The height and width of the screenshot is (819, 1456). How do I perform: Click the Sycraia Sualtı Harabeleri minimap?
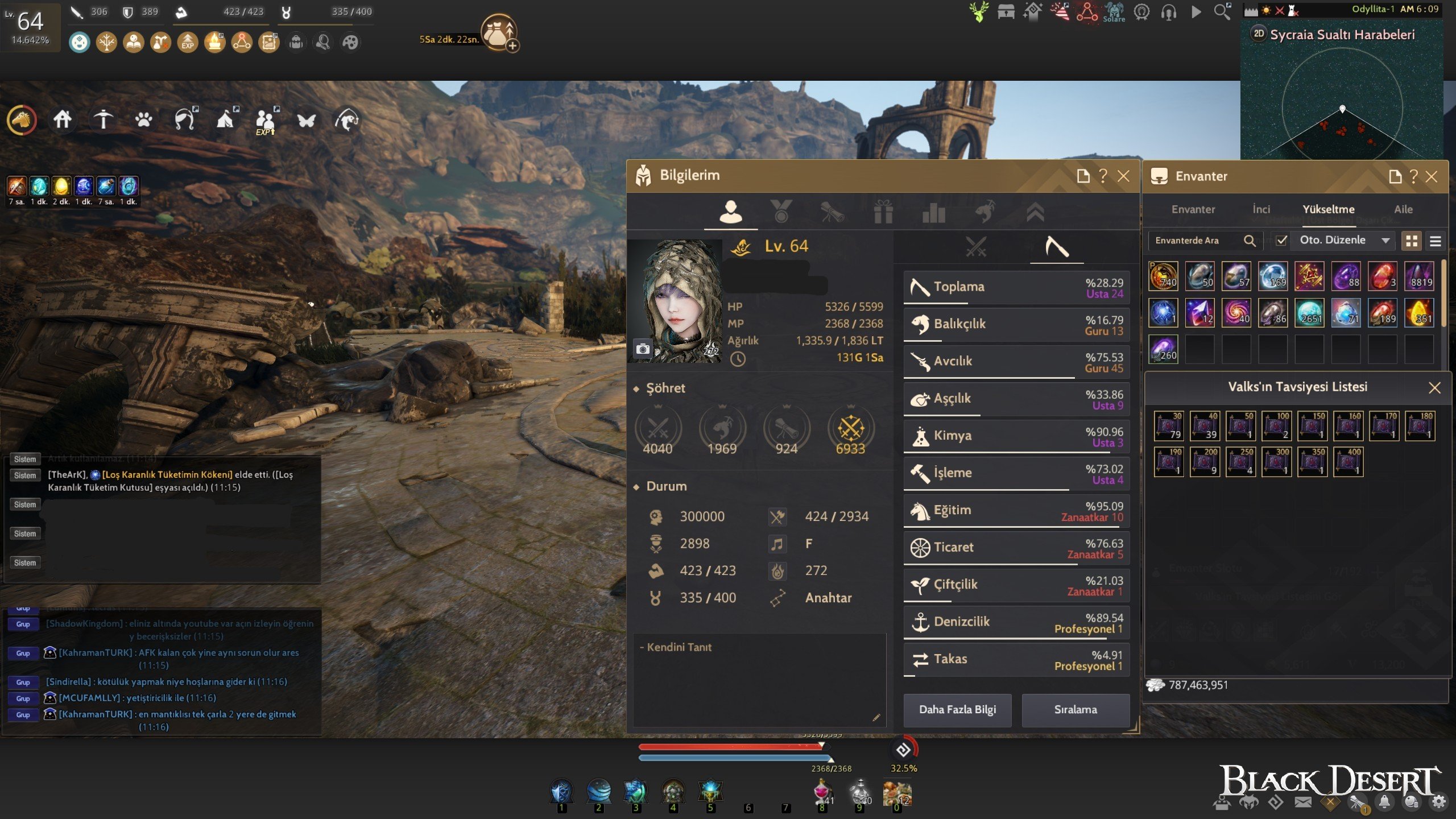tap(1342, 102)
